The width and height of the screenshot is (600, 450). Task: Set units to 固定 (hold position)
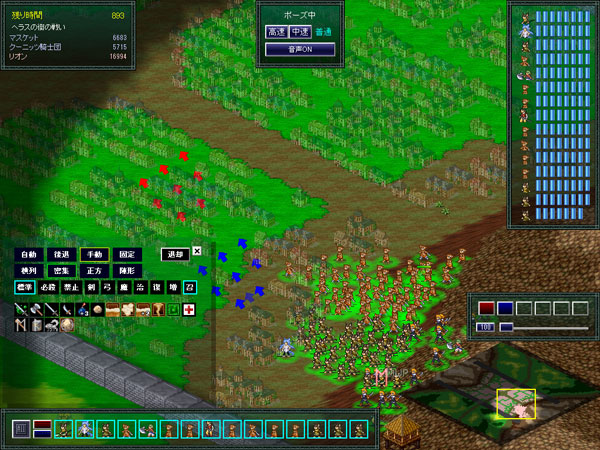126,254
